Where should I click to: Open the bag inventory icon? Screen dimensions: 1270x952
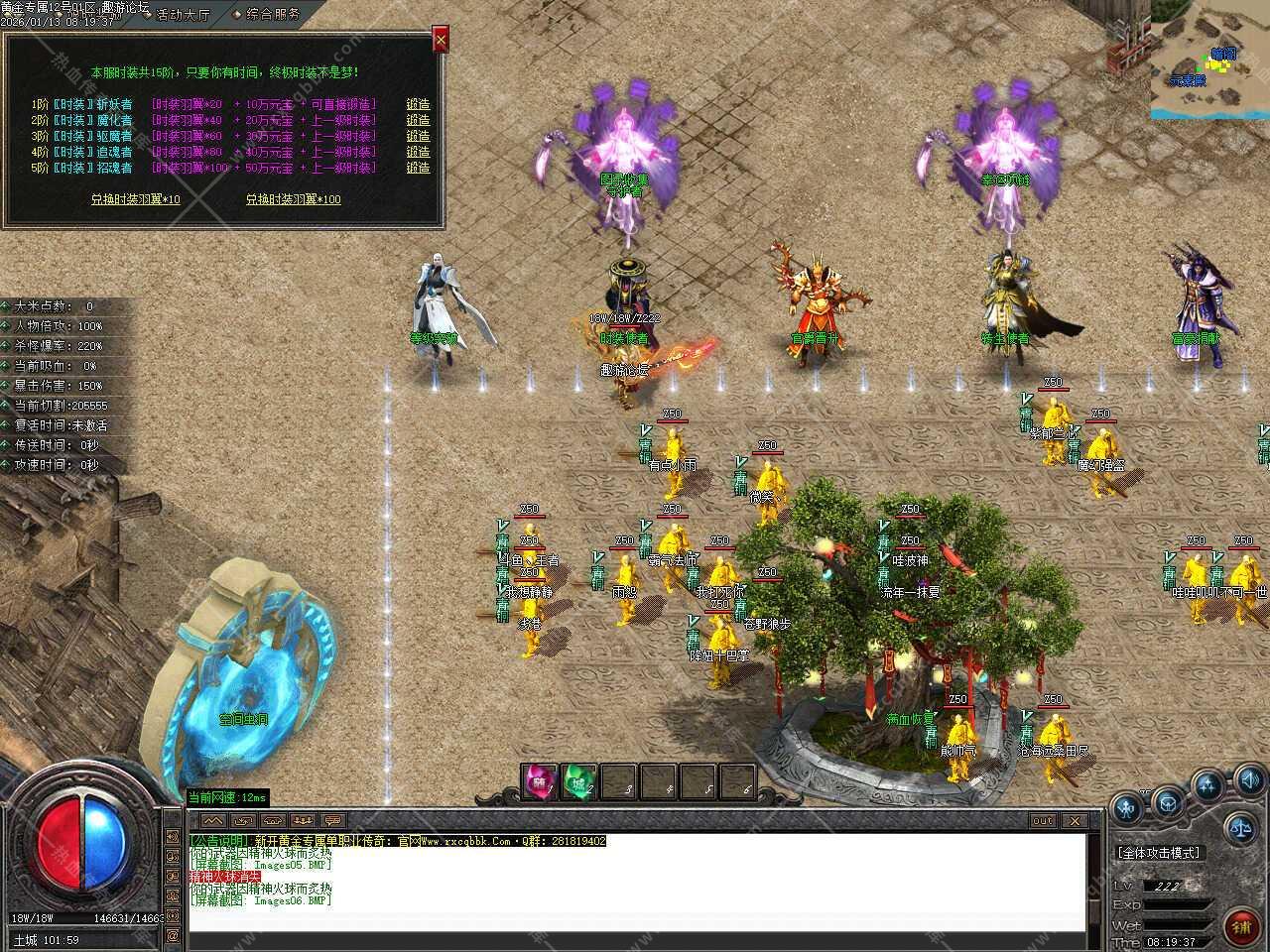(x=1168, y=800)
